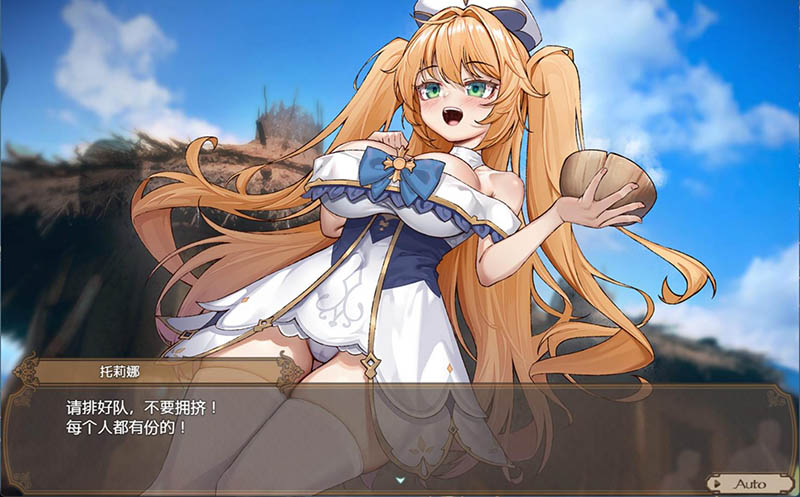Click the dialogue continue arrow indicator

pyautogui.click(x=399, y=465)
